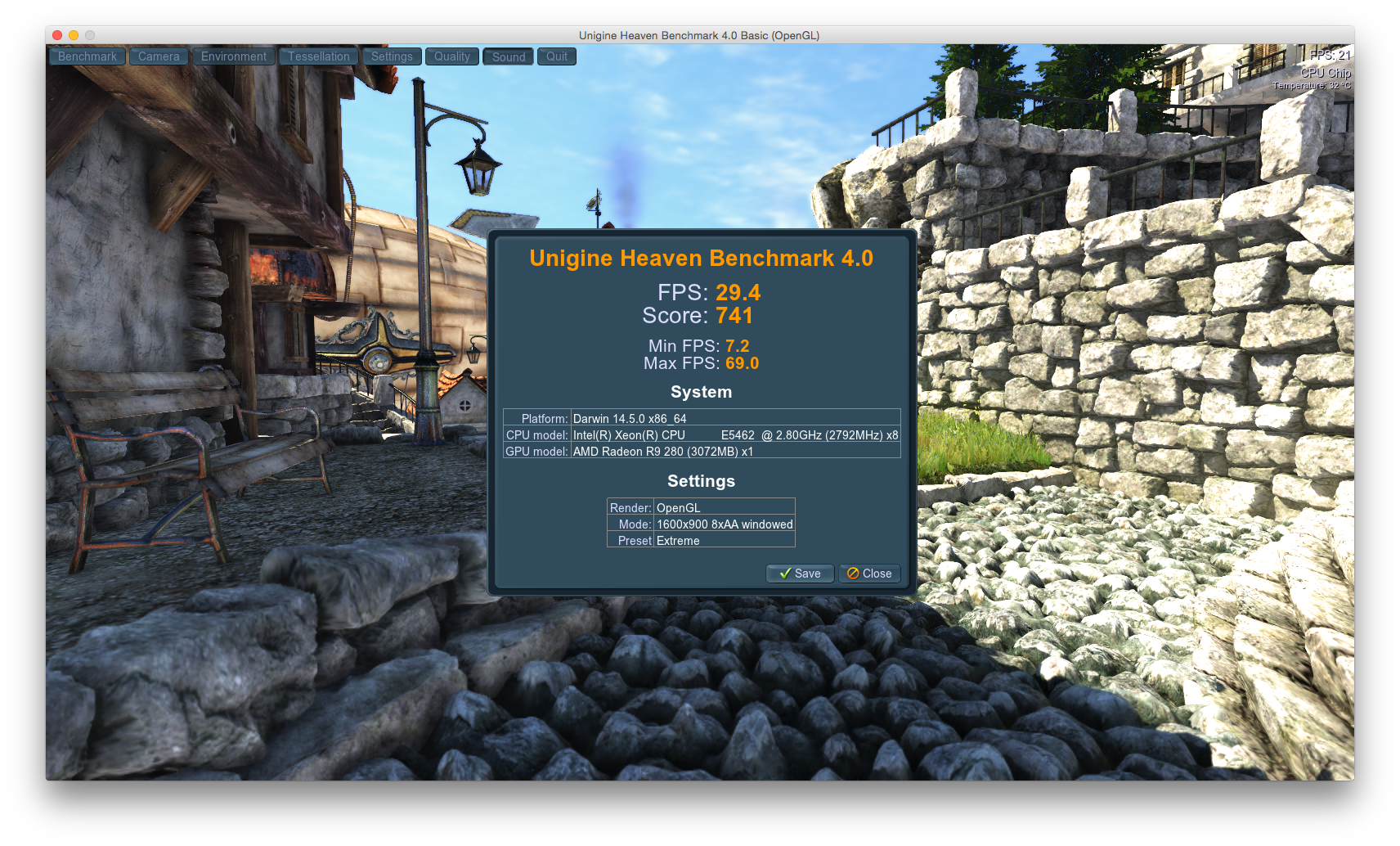Close the results dialog
This screenshot has height=846, width=1400.
tap(869, 574)
